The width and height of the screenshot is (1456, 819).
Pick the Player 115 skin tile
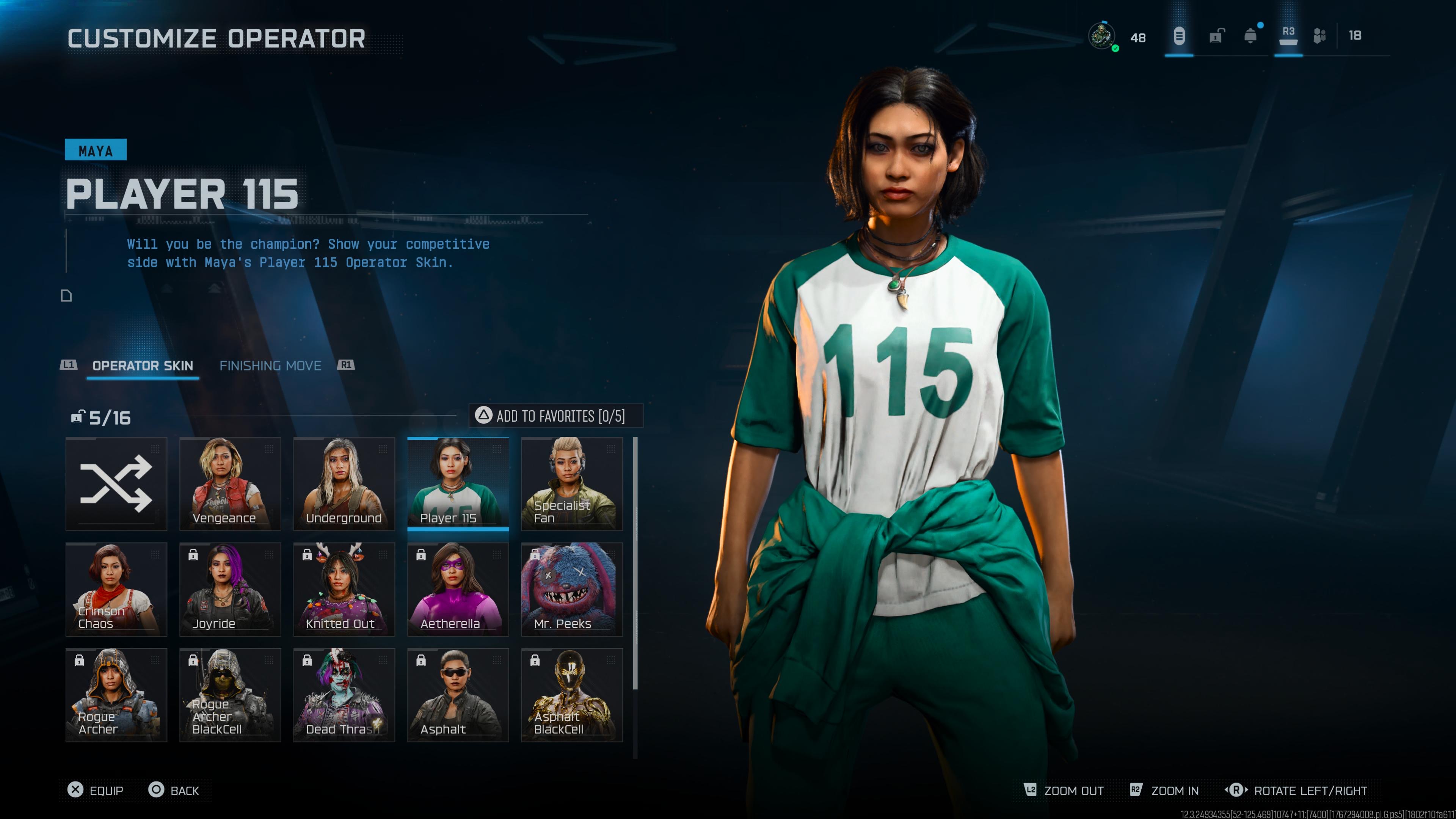point(458,484)
